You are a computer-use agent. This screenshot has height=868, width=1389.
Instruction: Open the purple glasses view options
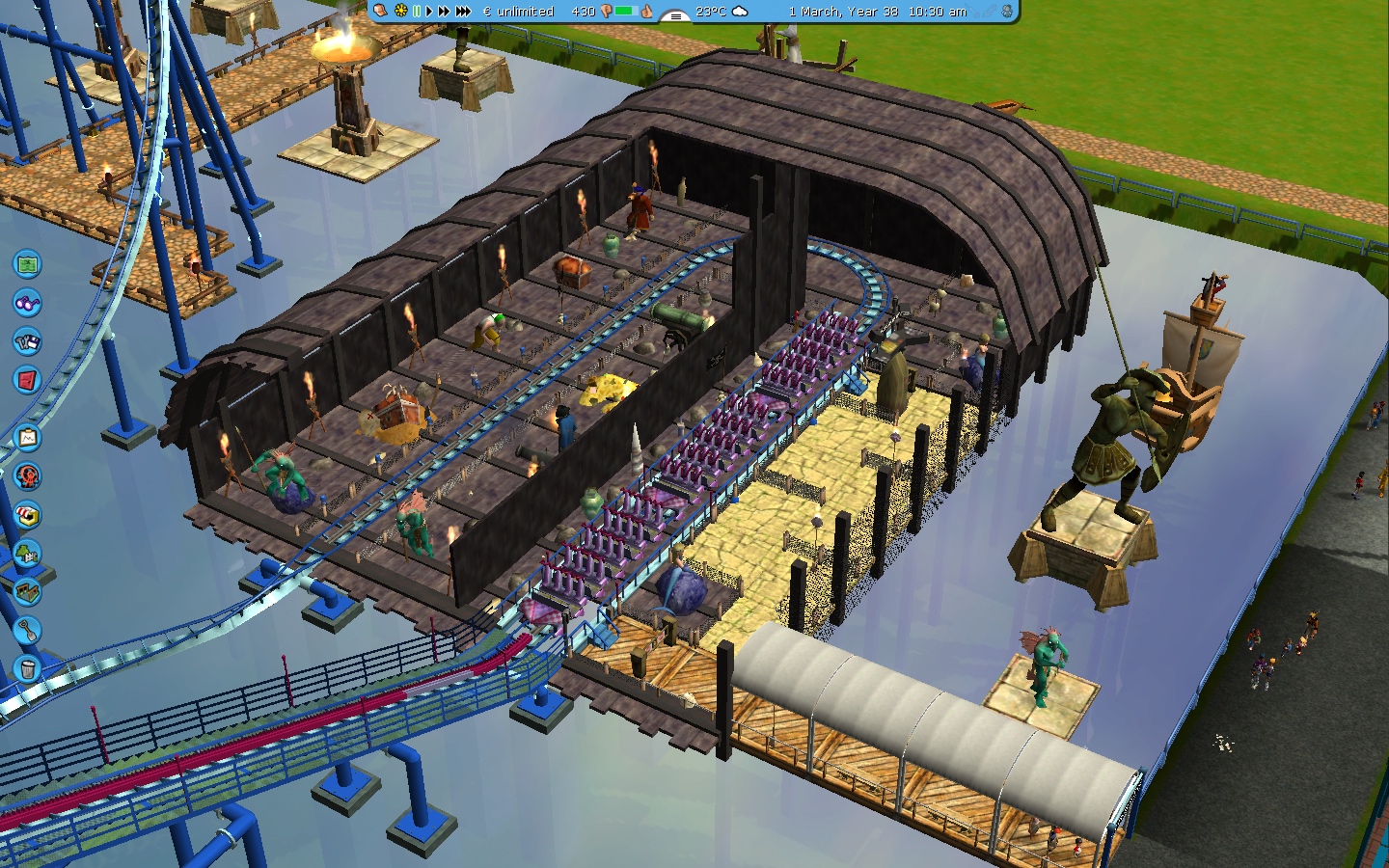[27, 302]
